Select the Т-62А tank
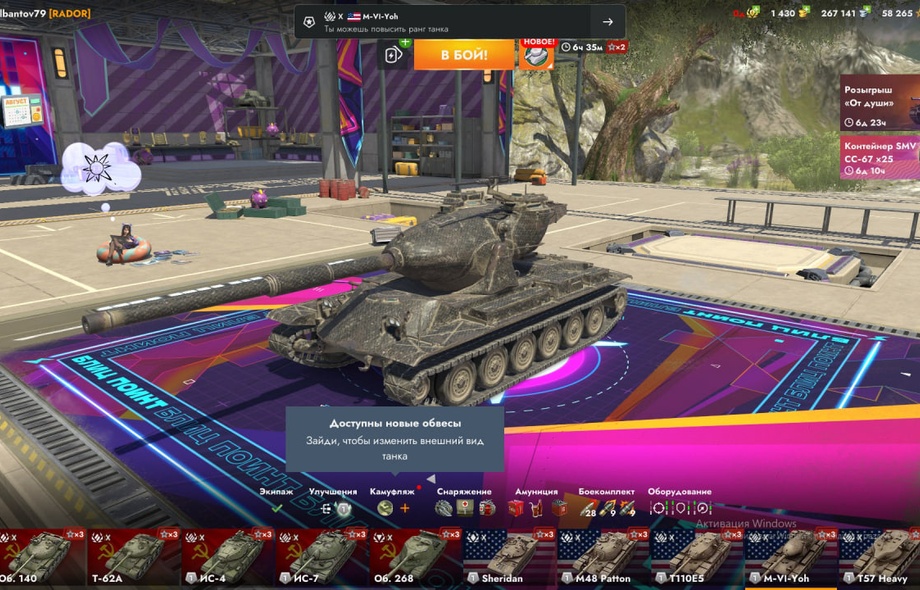920x590 pixels. pyautogui.click(x=128, y=558)
